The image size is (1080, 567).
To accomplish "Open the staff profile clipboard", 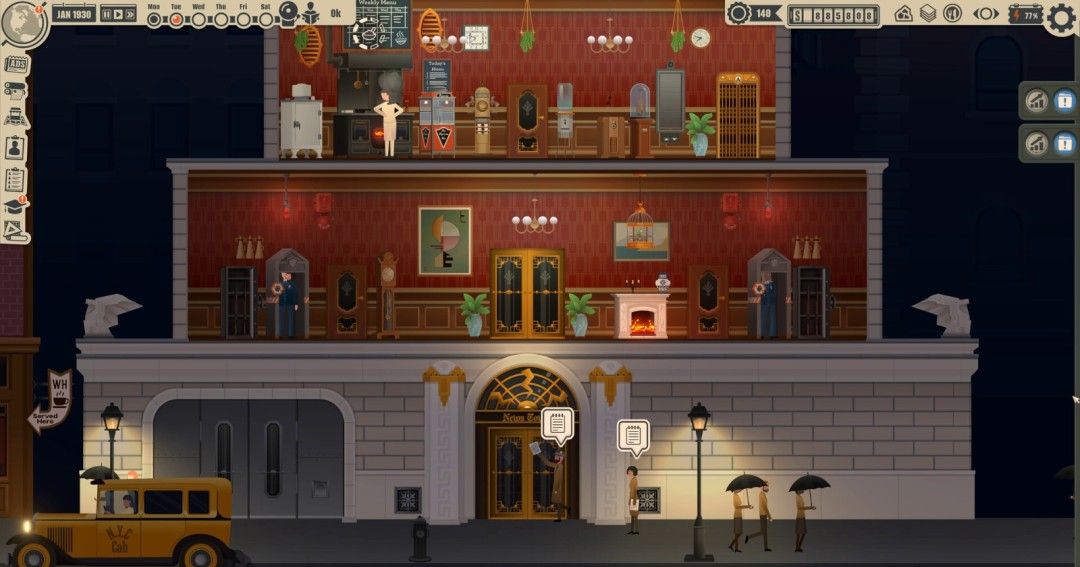I will pyautogui.click(x=15, y=147).
